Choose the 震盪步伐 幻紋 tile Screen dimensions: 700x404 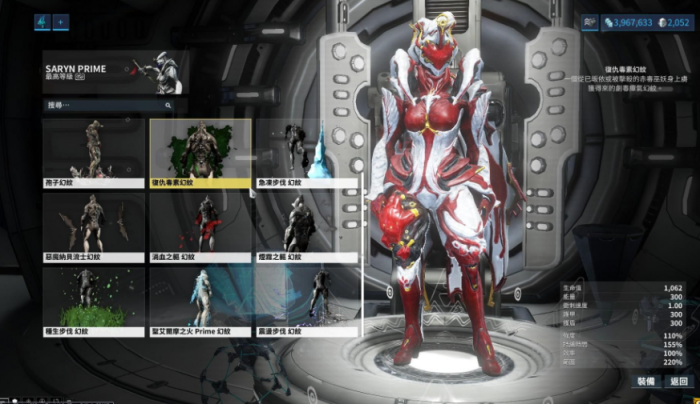pyautogui.click(x=305, y=301)
